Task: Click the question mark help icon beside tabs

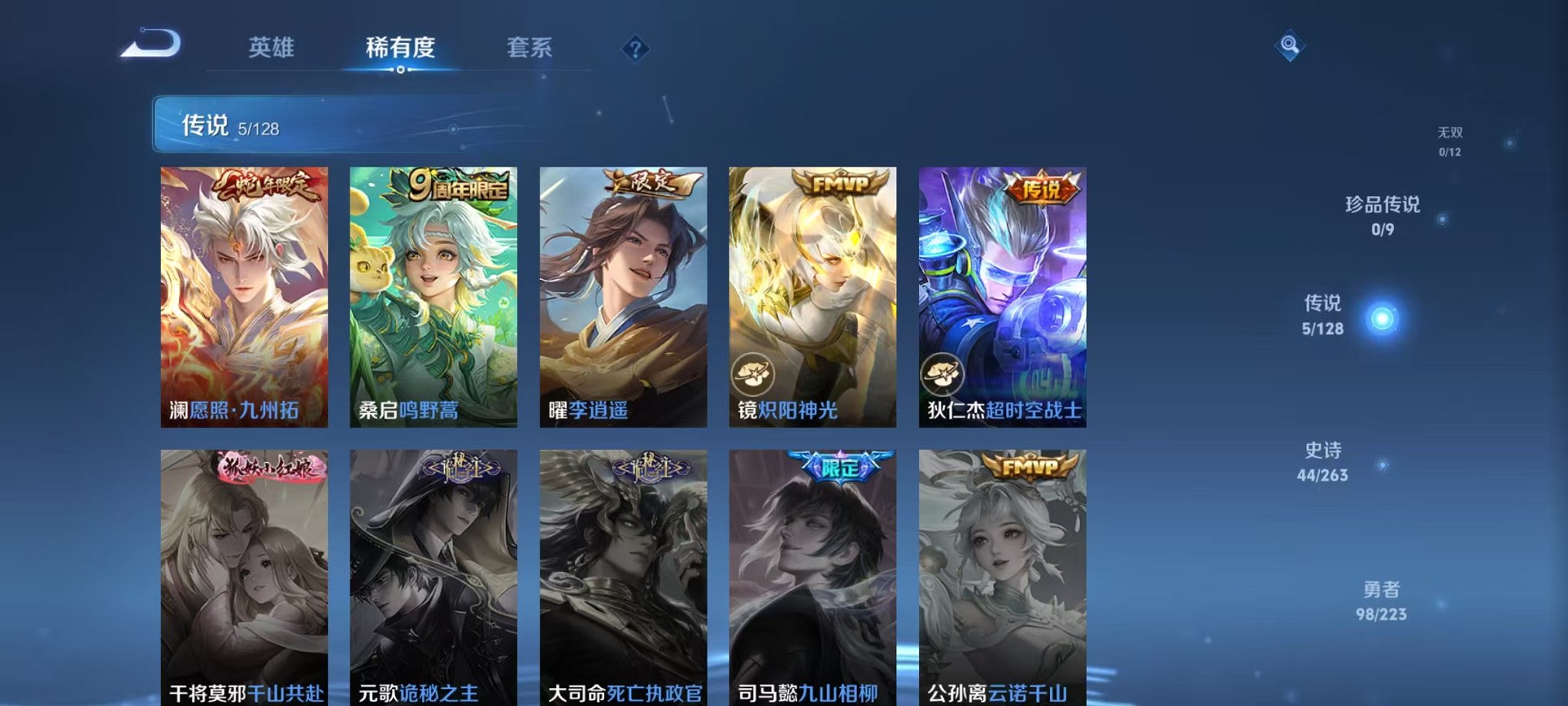Action: click(x=635, y=48)
